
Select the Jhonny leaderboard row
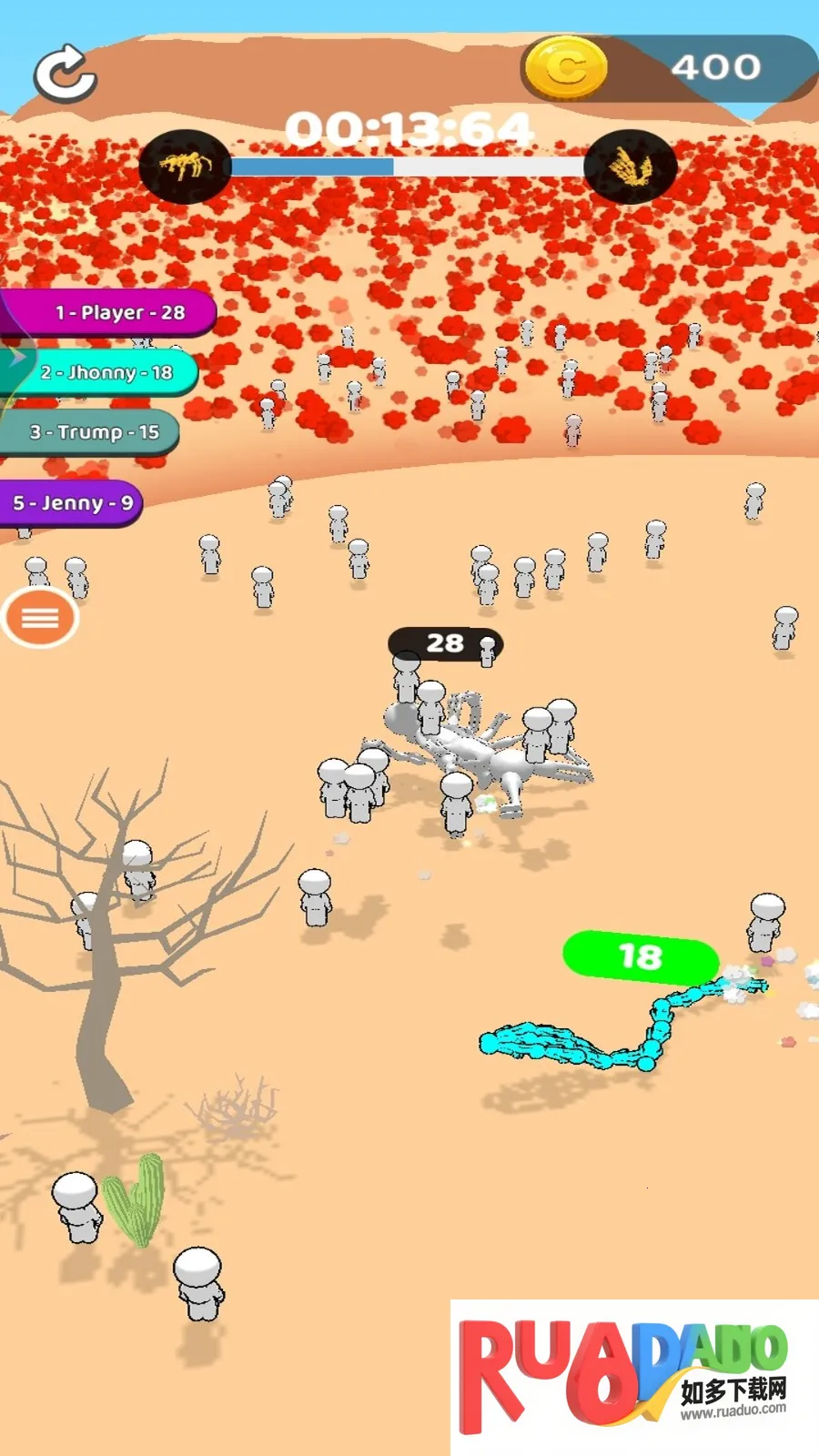pos(102,372)
